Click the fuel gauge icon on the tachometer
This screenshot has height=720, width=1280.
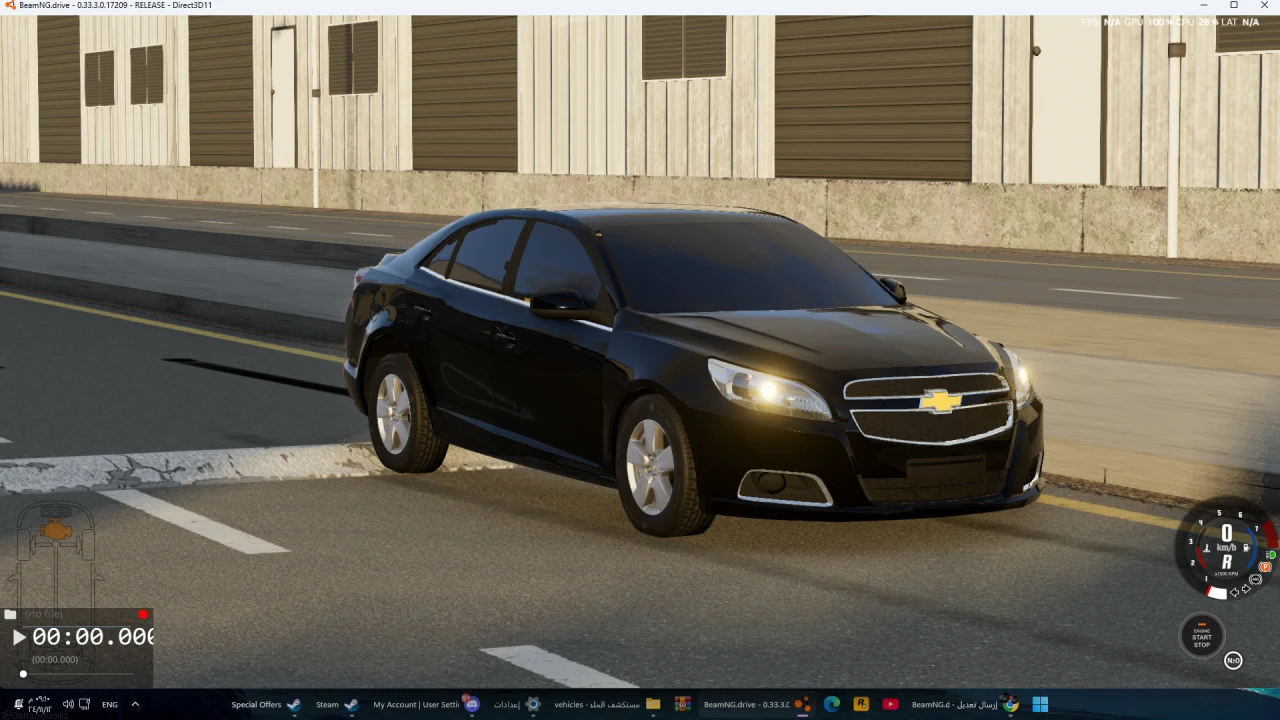point(1246,547)
